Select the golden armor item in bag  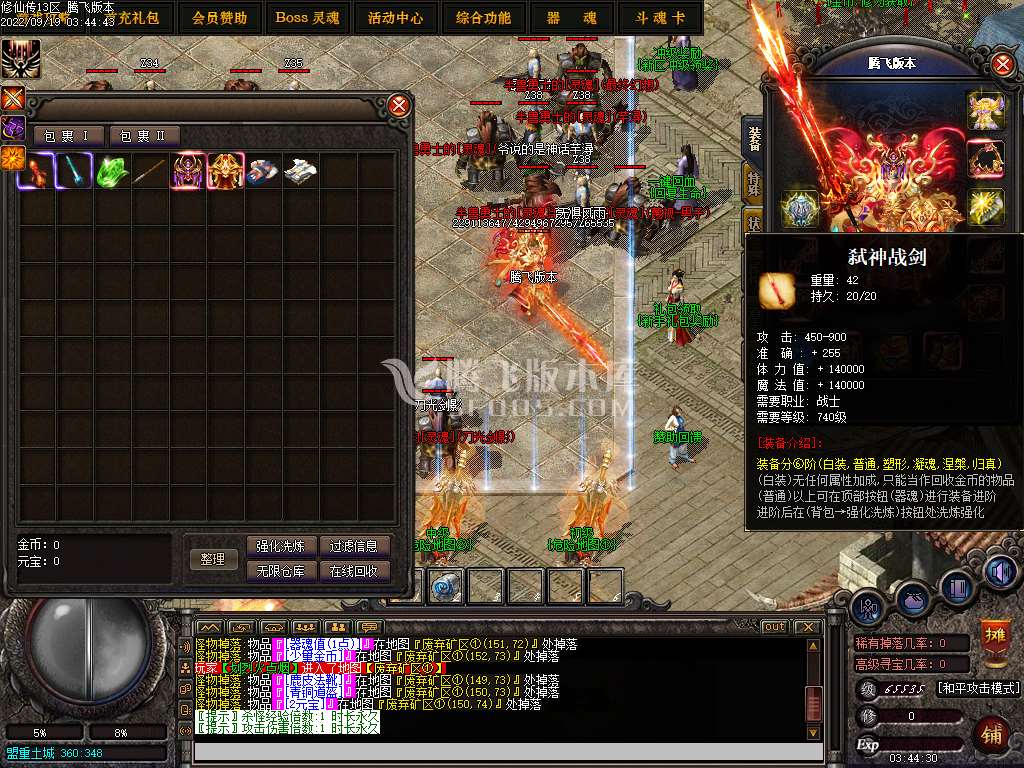click(x=225, y=171)
